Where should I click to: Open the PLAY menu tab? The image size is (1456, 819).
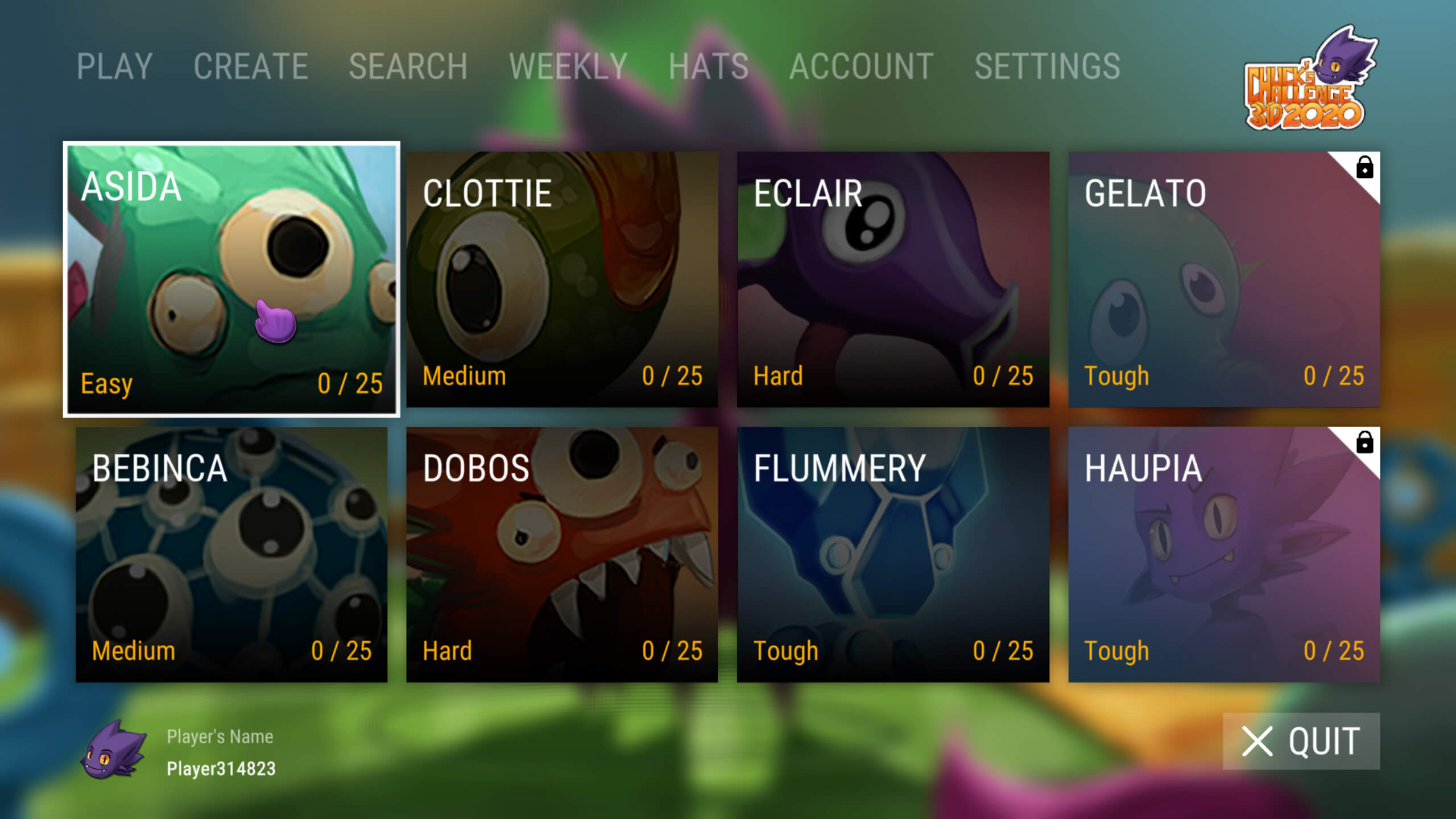coord(114,67)
